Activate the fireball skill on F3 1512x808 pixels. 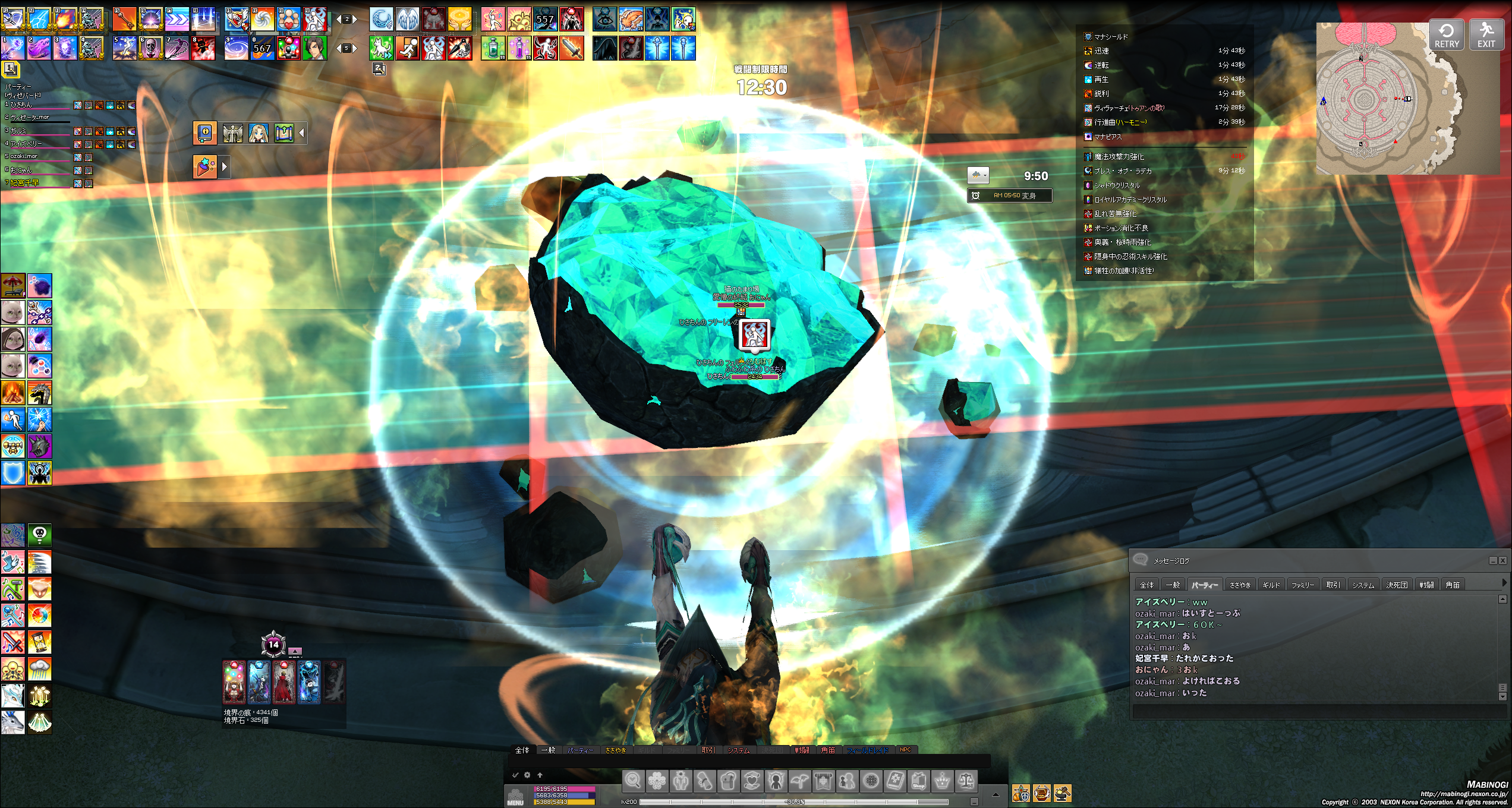(65, 19)
